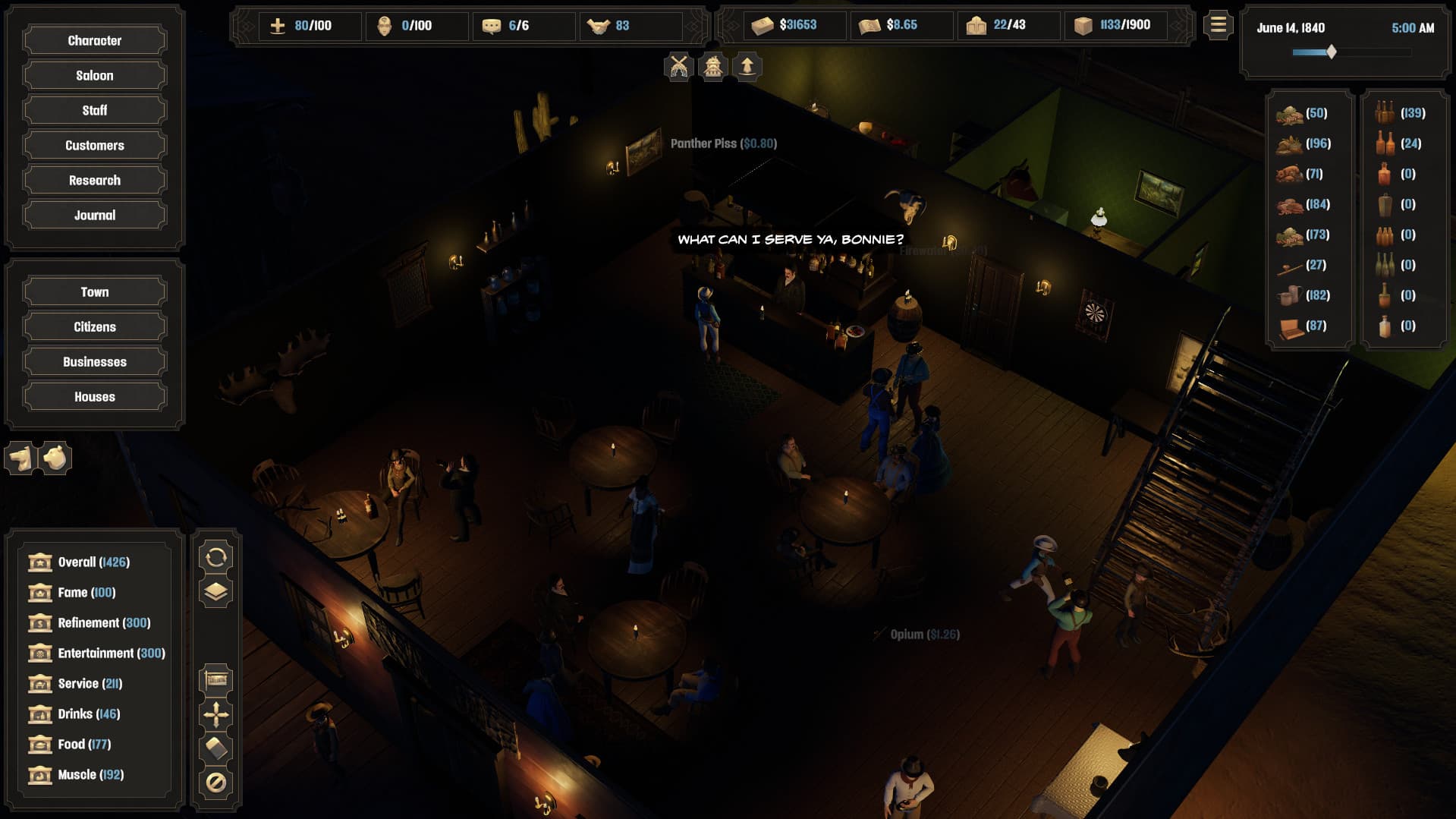The image size is (1456, 819).
Task: Click the Businesses button in the sidebar
Action: (94, 361)
